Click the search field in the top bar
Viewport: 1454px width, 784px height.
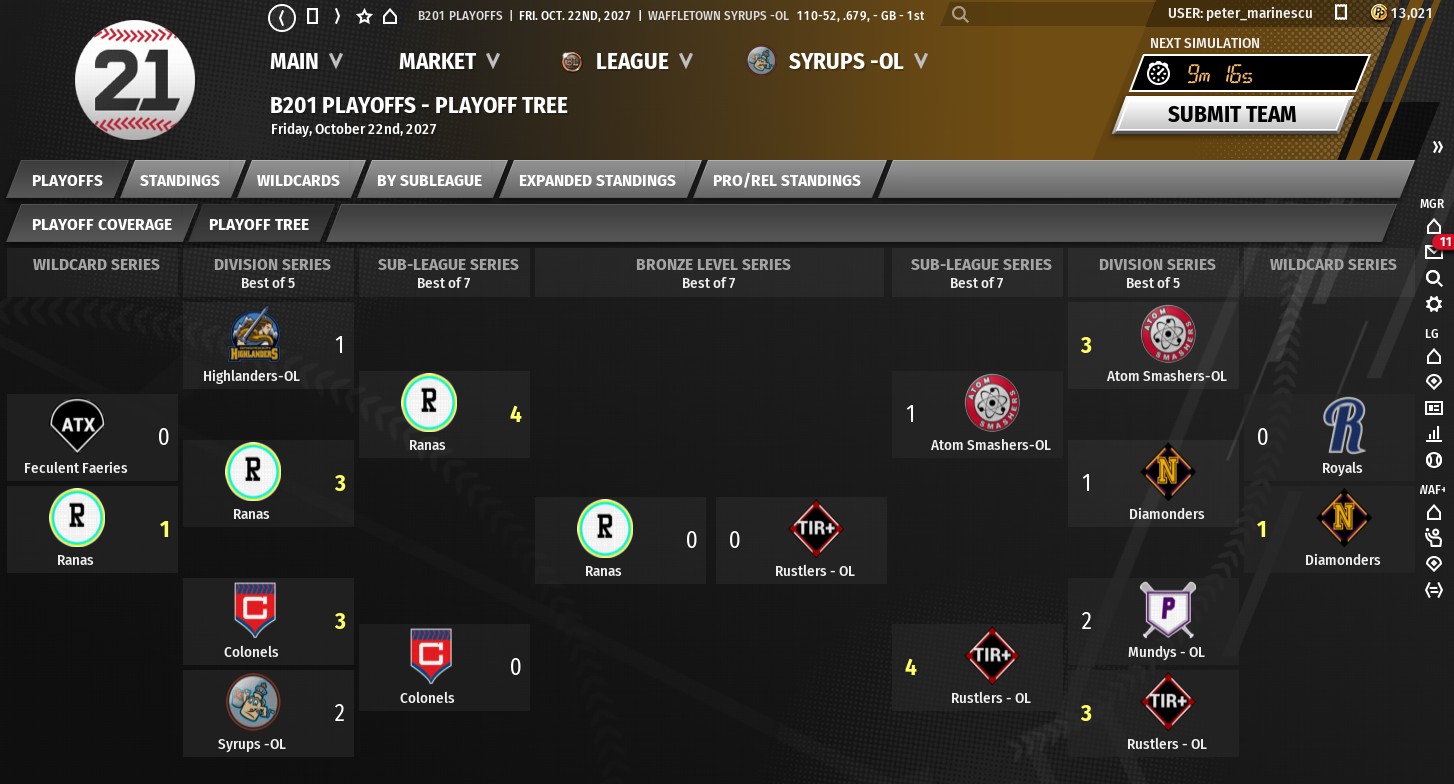click(1050, 15)
